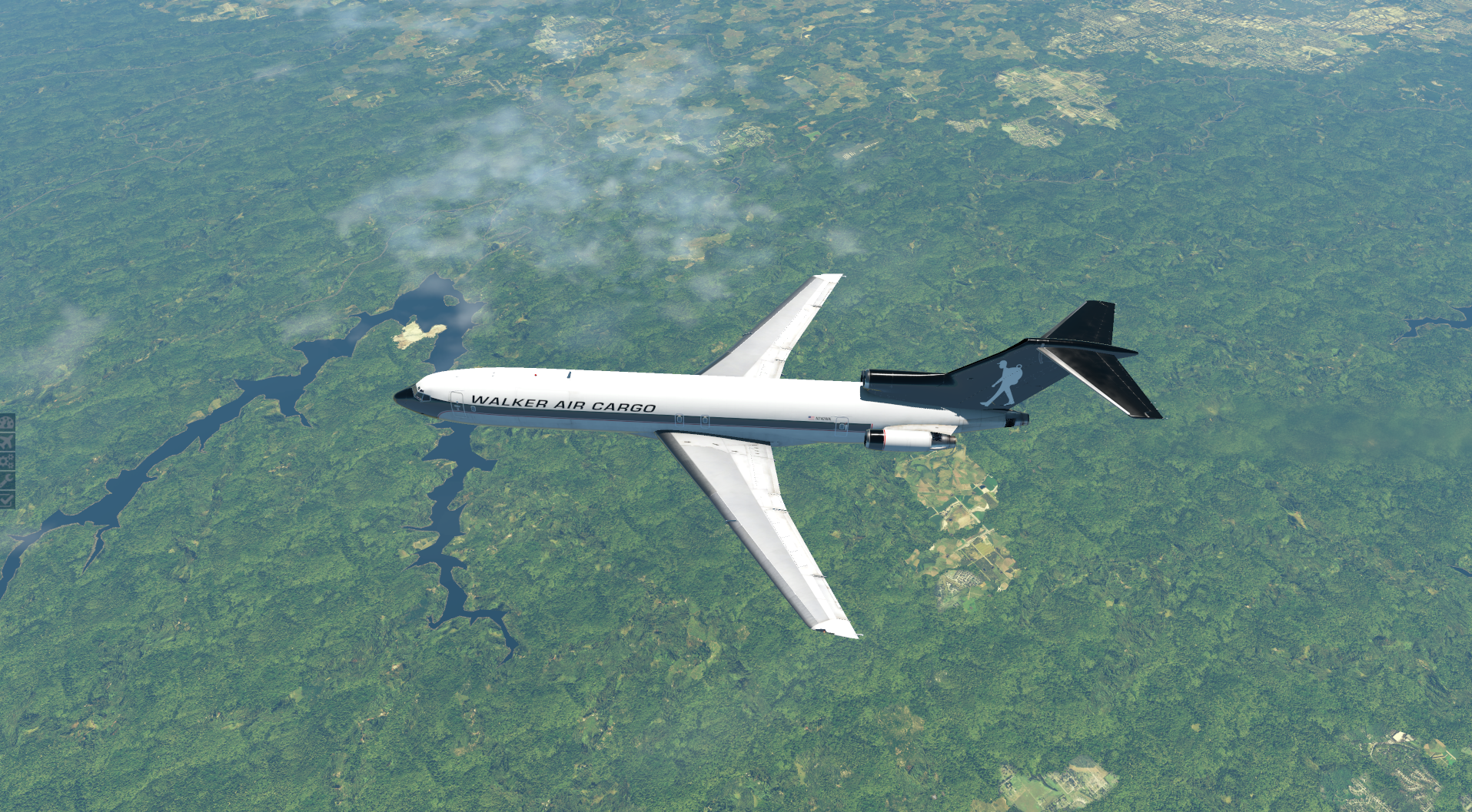1472x812 pixels.
Task: Select the wrench icon in the sidebar
Action: pyautogui.click(x=7, y=481)
